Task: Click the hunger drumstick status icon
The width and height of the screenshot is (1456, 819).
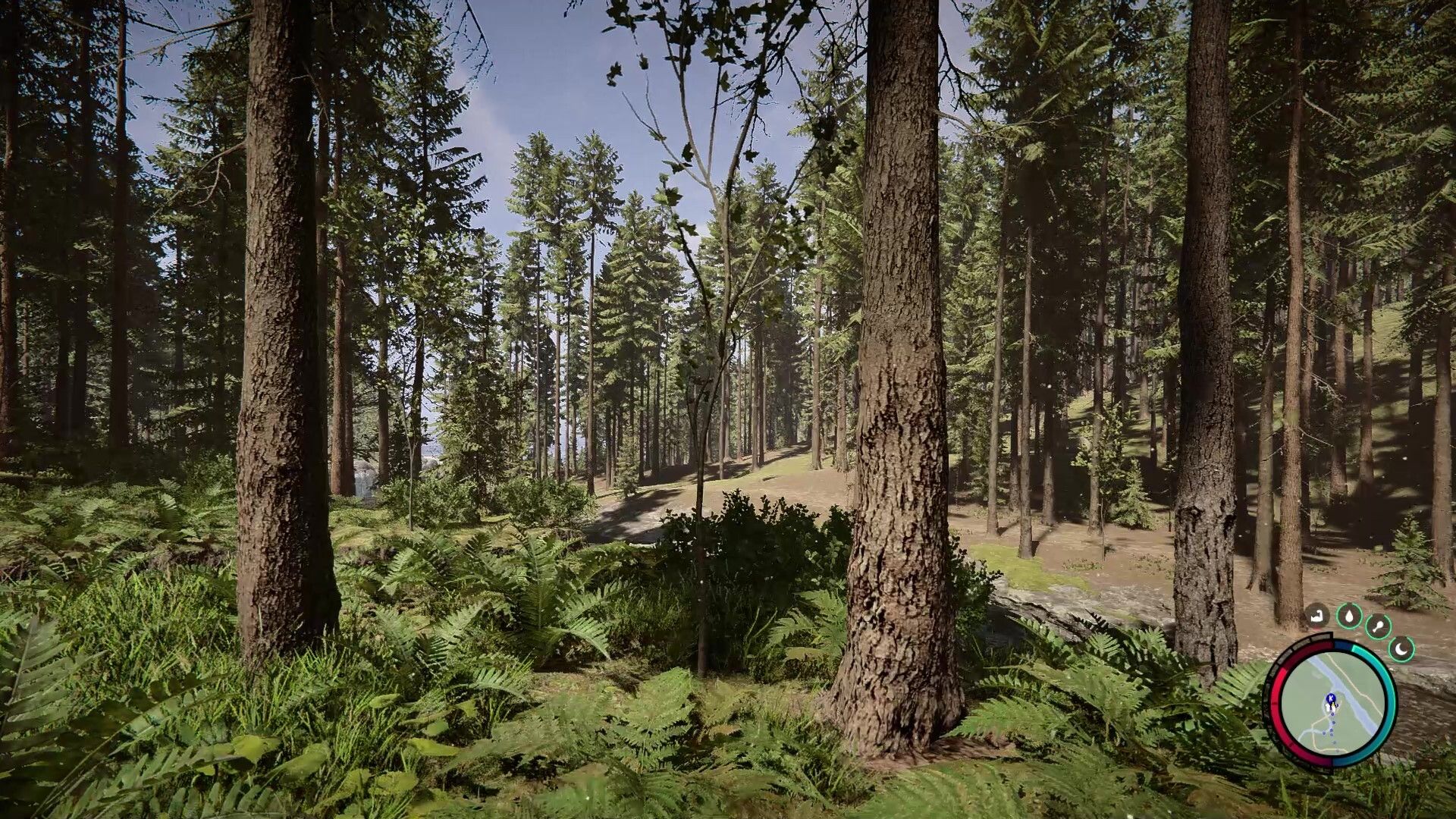Action: [x=1378, y=626]
